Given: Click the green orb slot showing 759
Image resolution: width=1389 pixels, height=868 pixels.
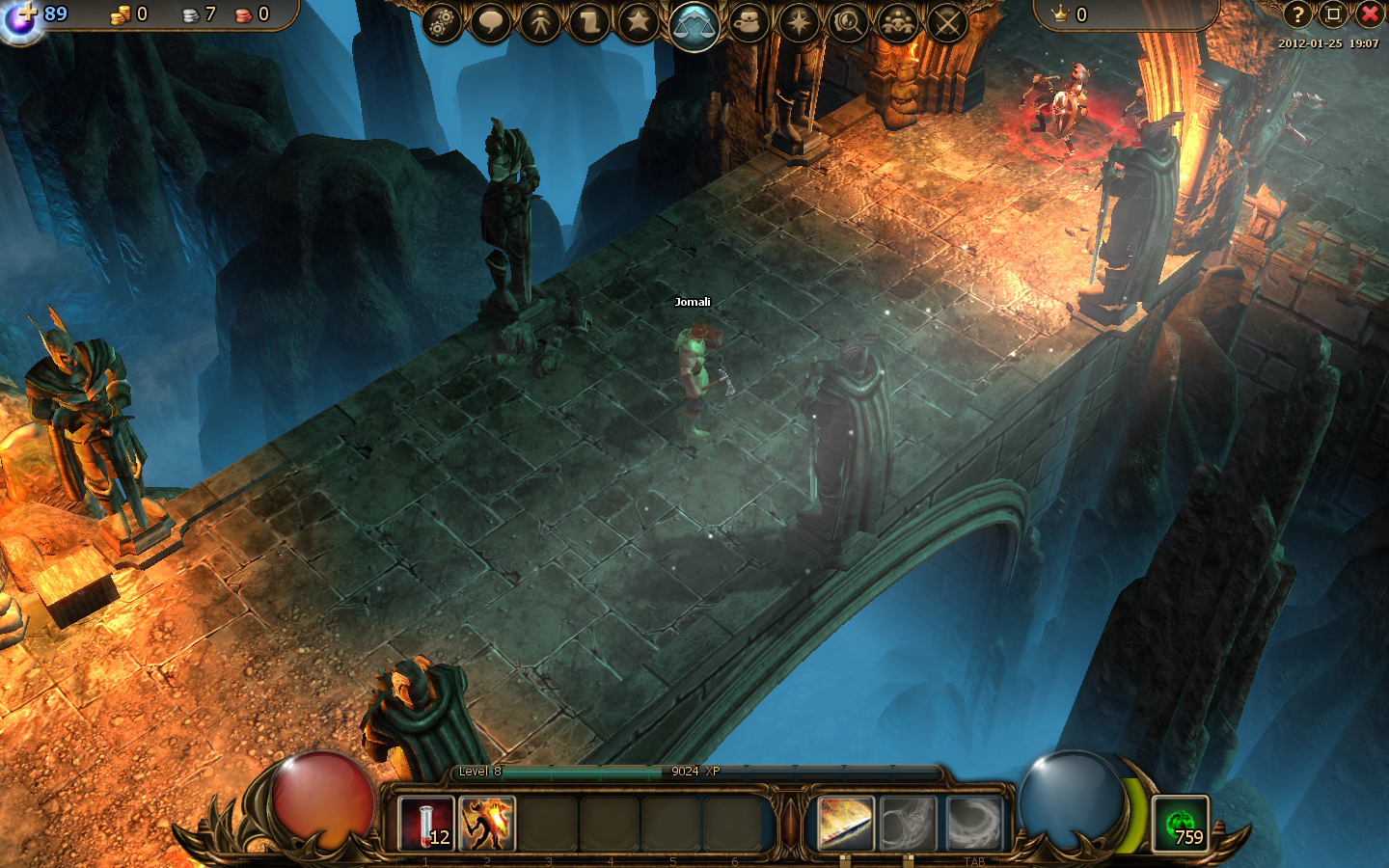Looking at the screenshot, I should pyautogui.click(x=1181, y=824).
